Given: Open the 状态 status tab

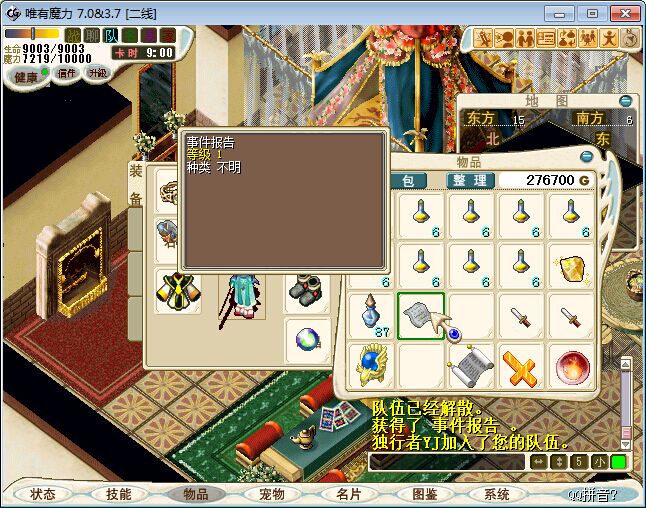Looking at the screenshot, I should point(43,494).
